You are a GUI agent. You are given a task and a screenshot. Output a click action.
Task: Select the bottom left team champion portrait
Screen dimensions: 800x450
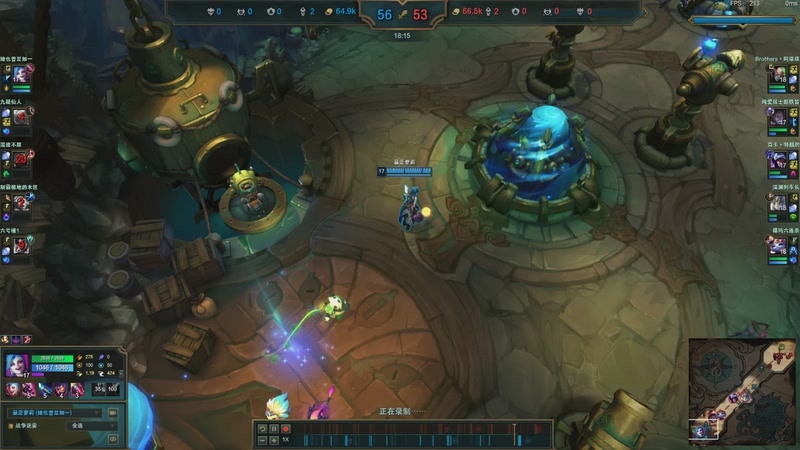tap(21, 245)
